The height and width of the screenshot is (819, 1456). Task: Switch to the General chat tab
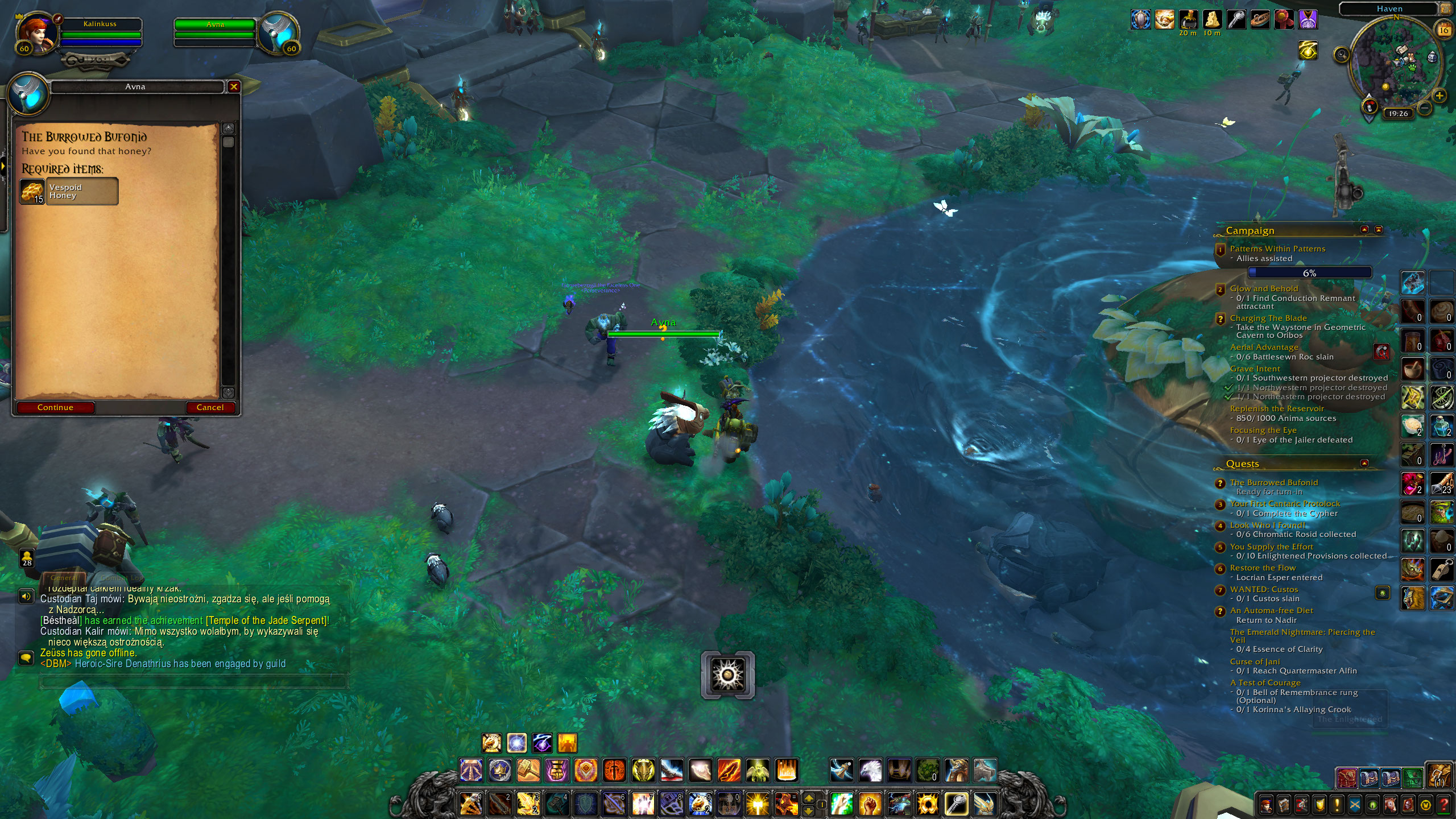(64, 577)
